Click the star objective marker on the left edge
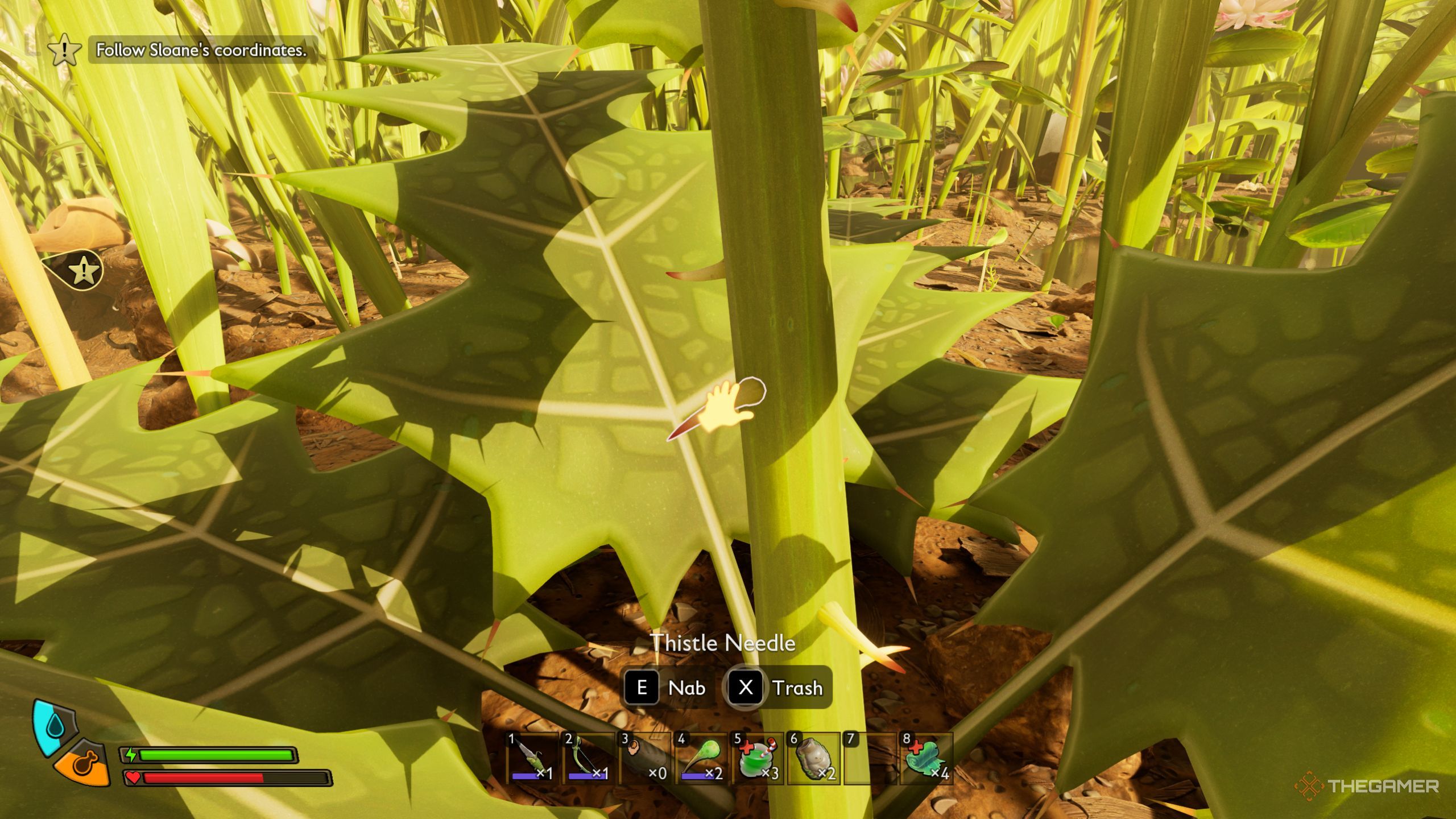 (x=83, y=270)
